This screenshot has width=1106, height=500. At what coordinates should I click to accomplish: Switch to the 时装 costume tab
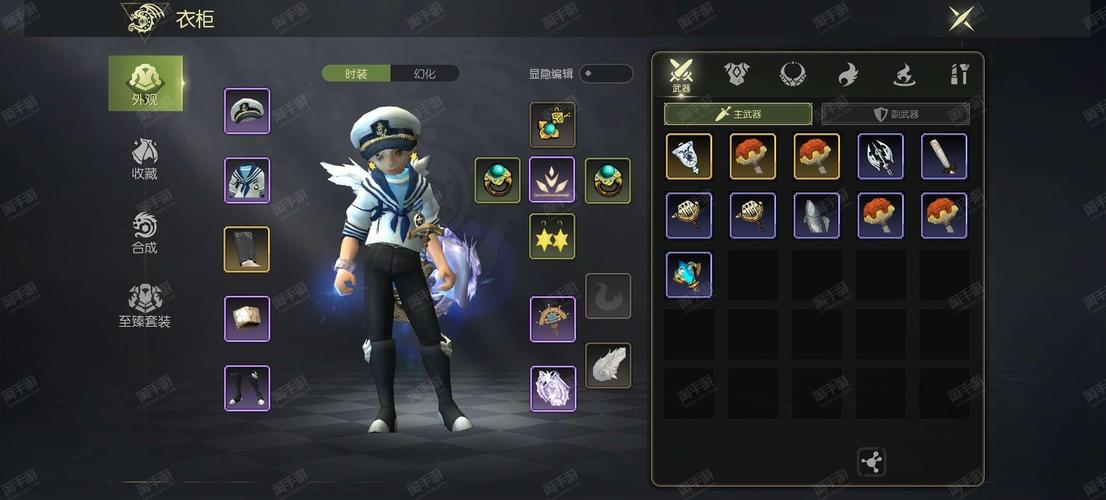click(x=356, y=73)
